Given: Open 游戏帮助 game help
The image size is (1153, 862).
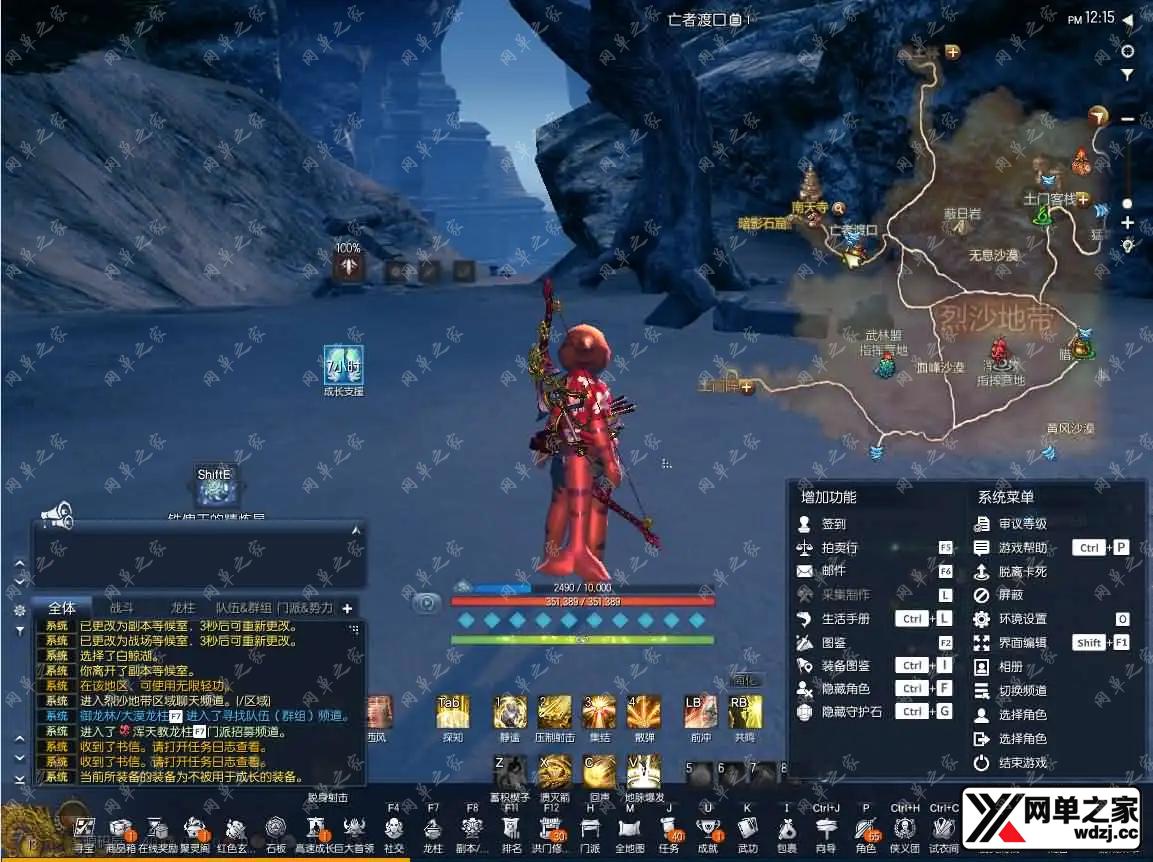Looking at the screenshot, I should pos(1022,548).
